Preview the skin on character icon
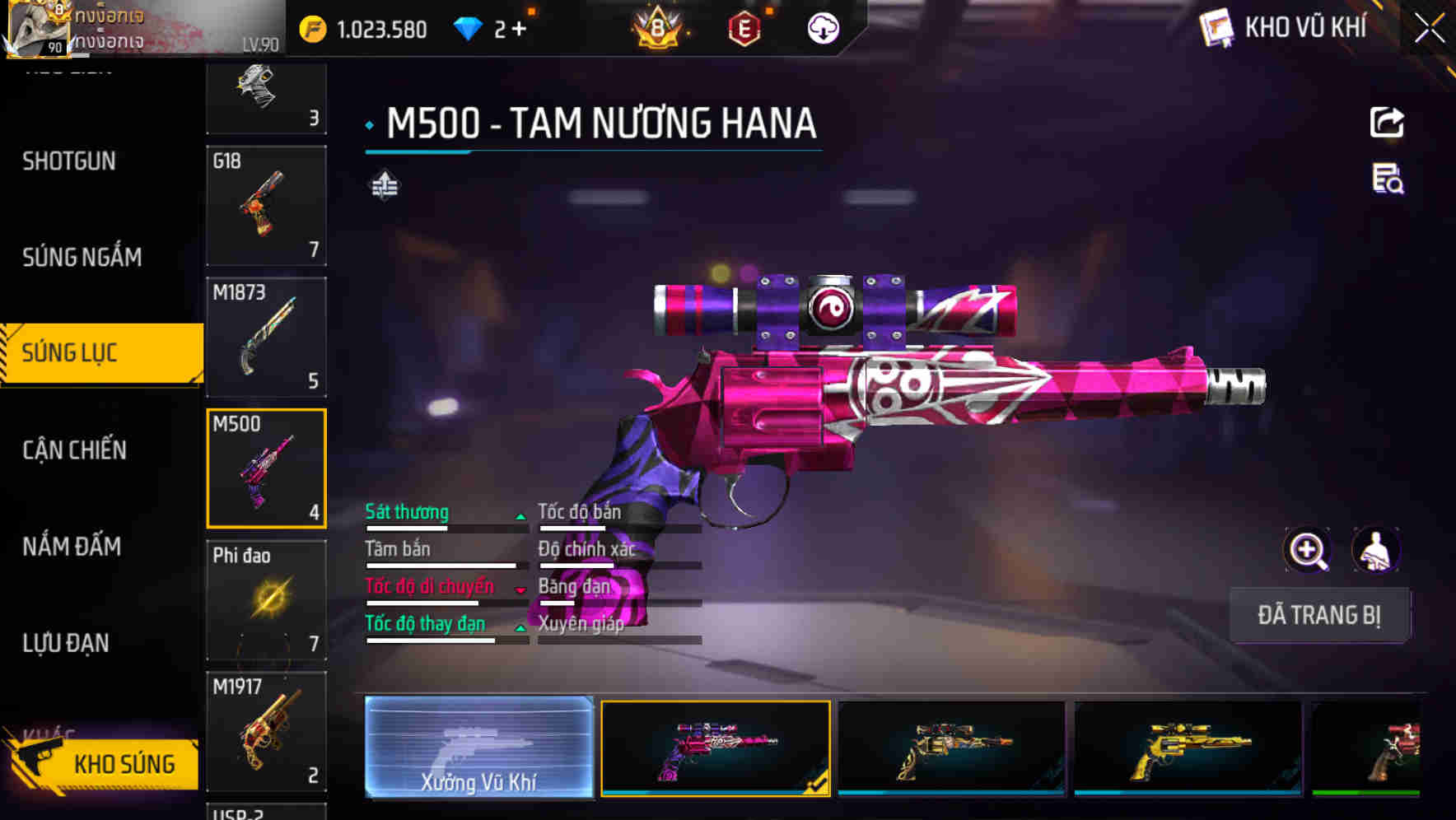Screen dimensions: 1456x820 1375,550
